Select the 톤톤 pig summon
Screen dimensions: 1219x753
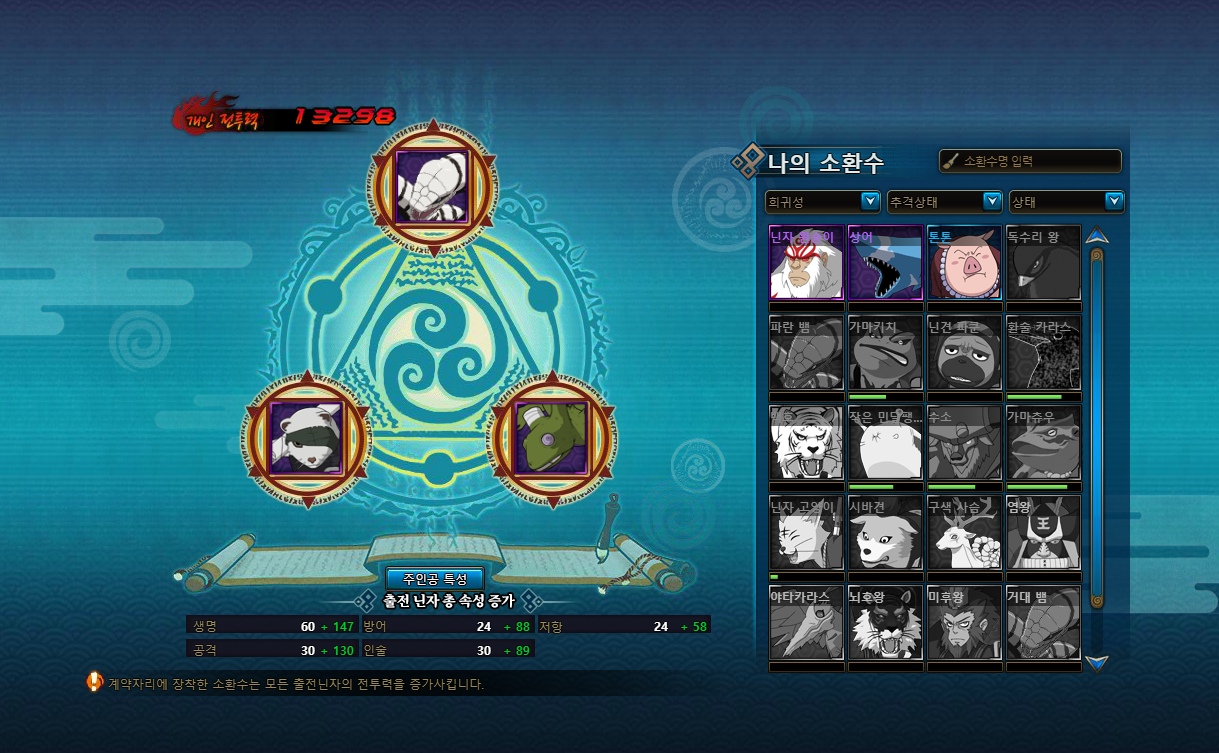coord(964,263)
